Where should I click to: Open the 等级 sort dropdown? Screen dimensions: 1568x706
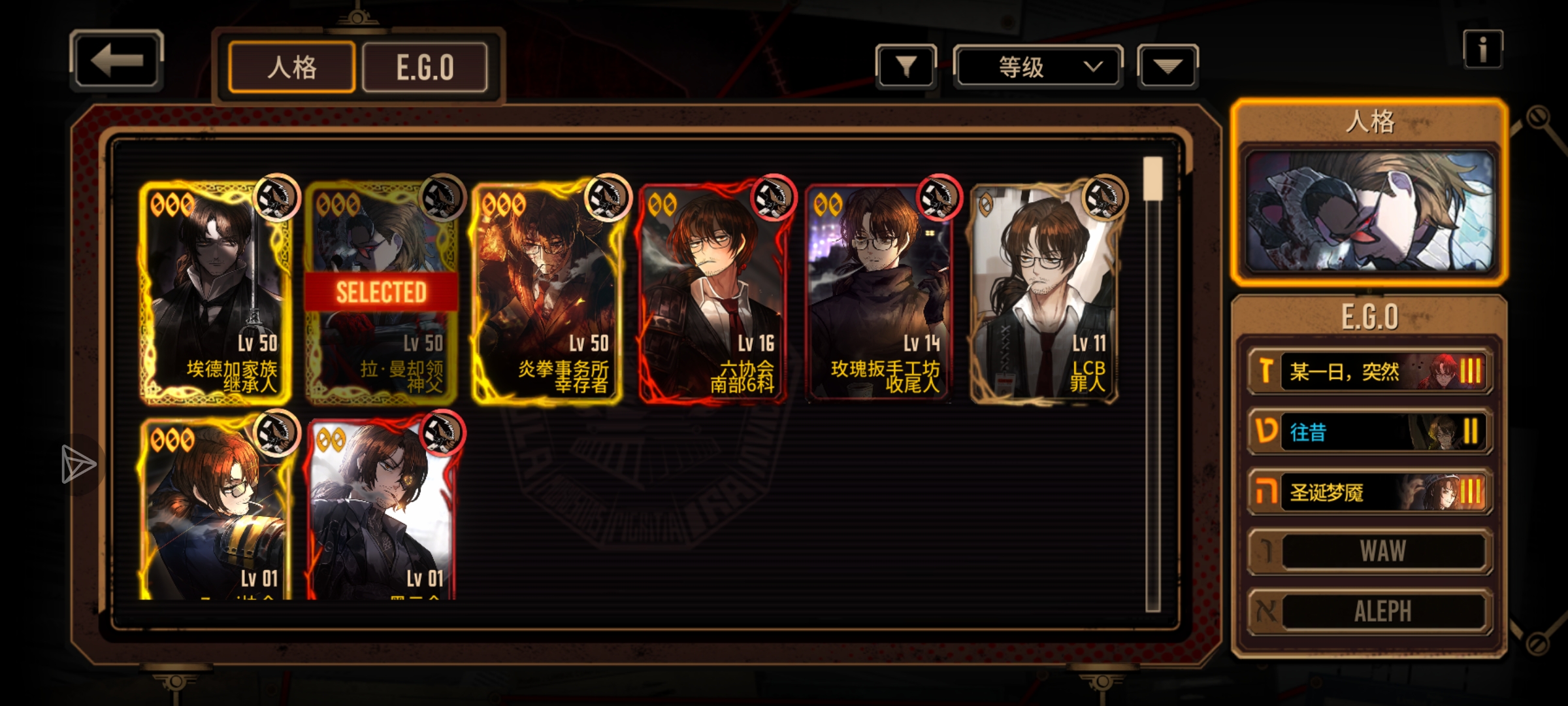tap(1038, 67)
